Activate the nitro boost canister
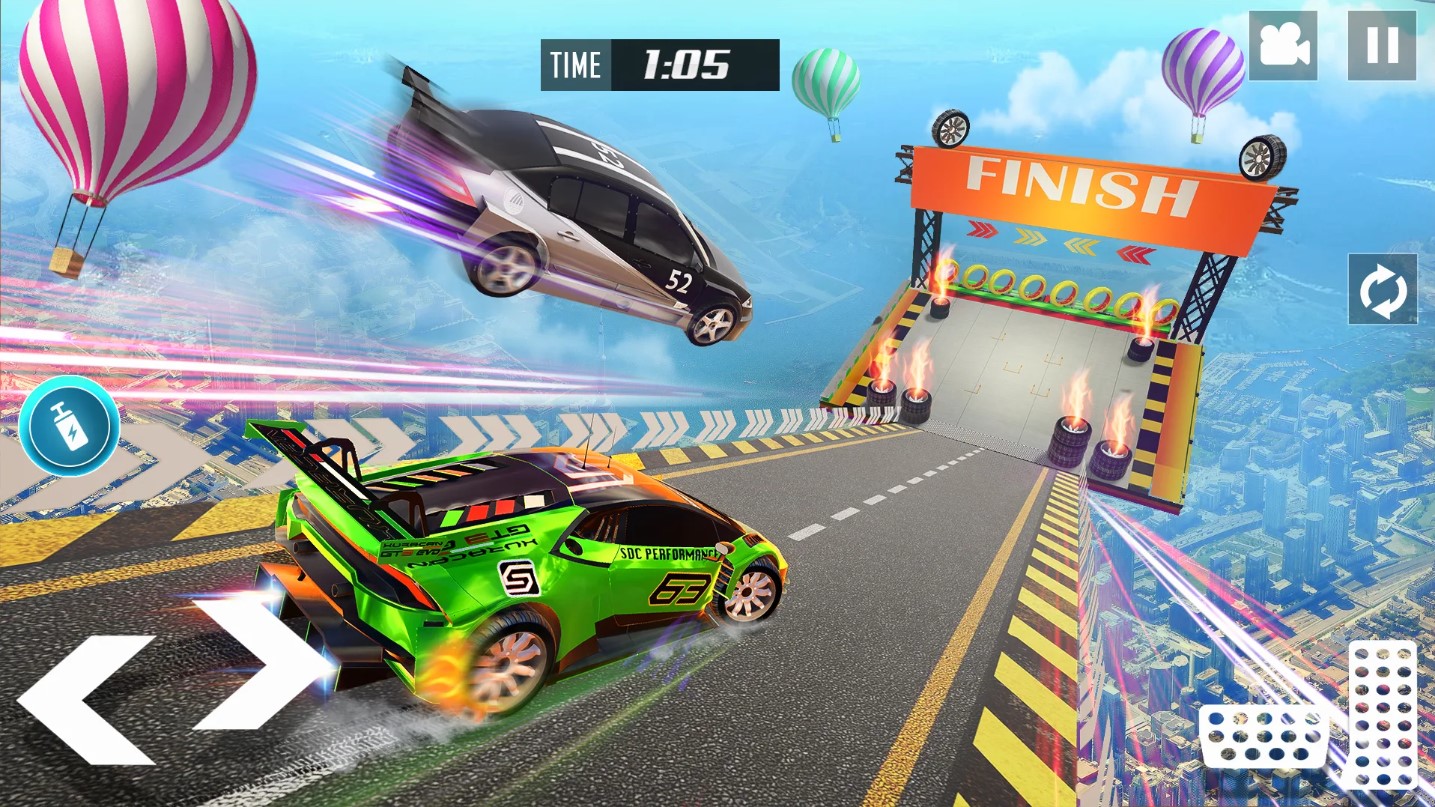Image resolution: width=1435 pixels, height=807 pixels. coord(70,427)
